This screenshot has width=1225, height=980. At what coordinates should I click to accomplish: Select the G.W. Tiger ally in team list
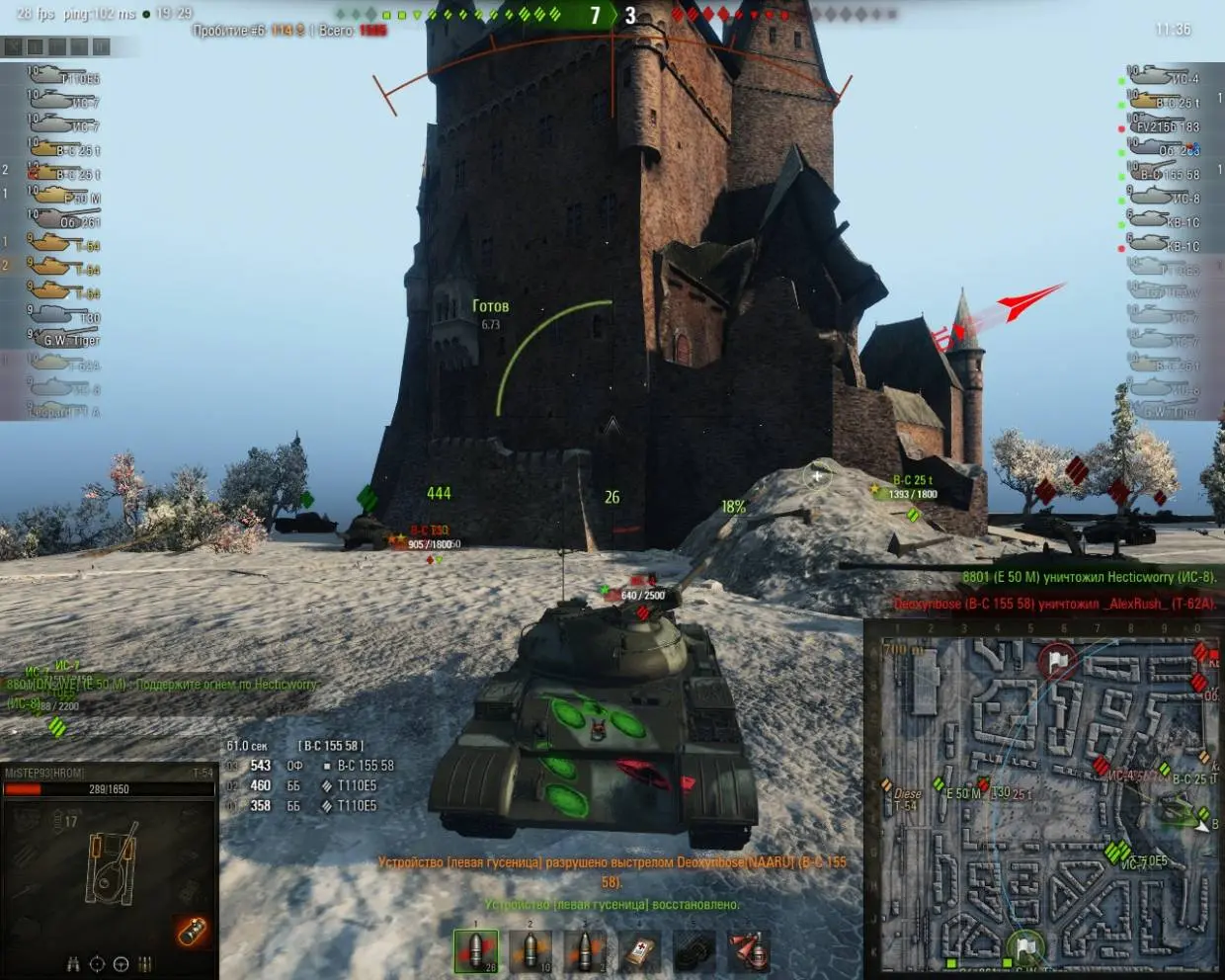[64, 340]
